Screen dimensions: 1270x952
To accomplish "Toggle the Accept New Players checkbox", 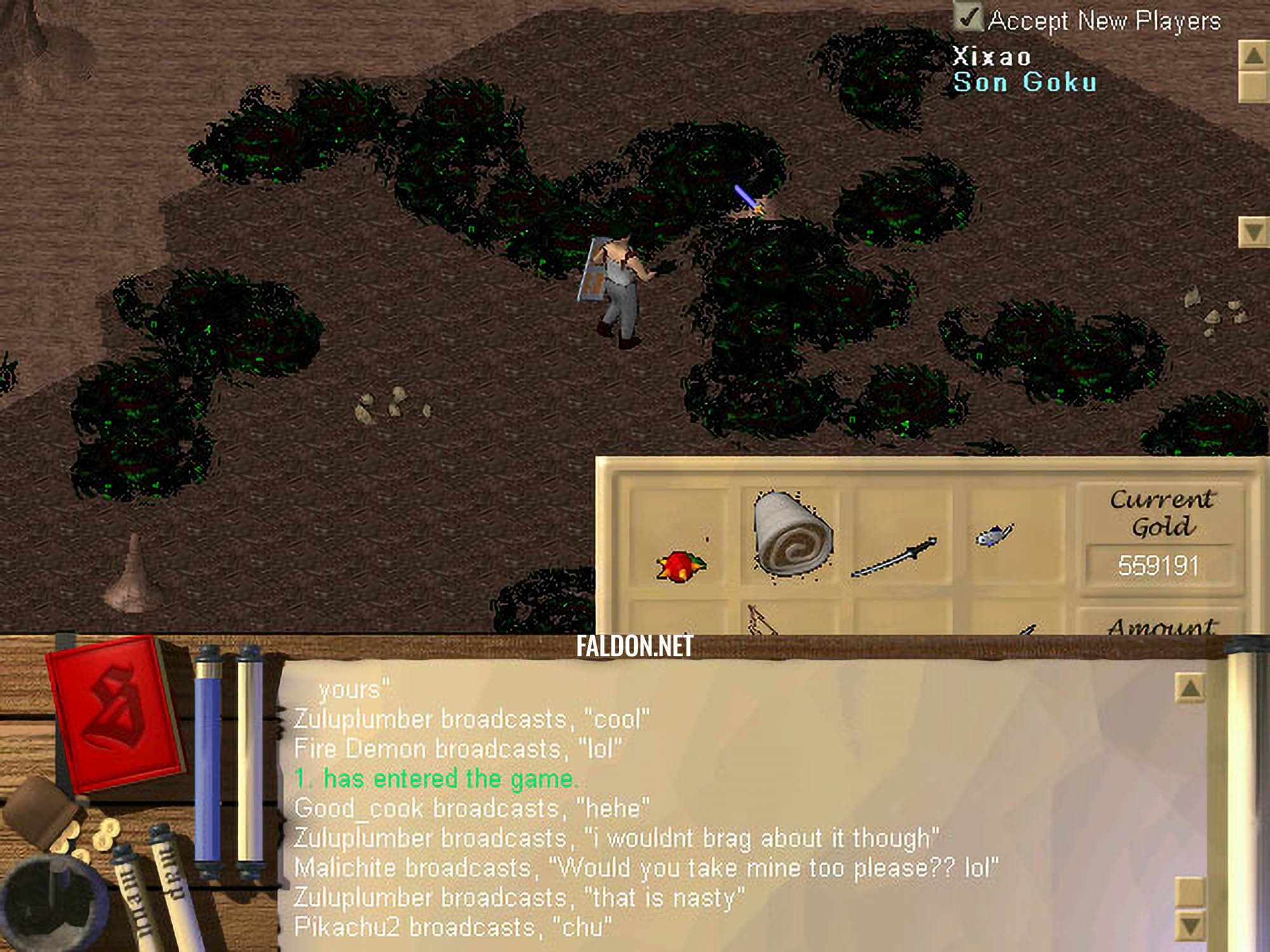I will point(968,18).
